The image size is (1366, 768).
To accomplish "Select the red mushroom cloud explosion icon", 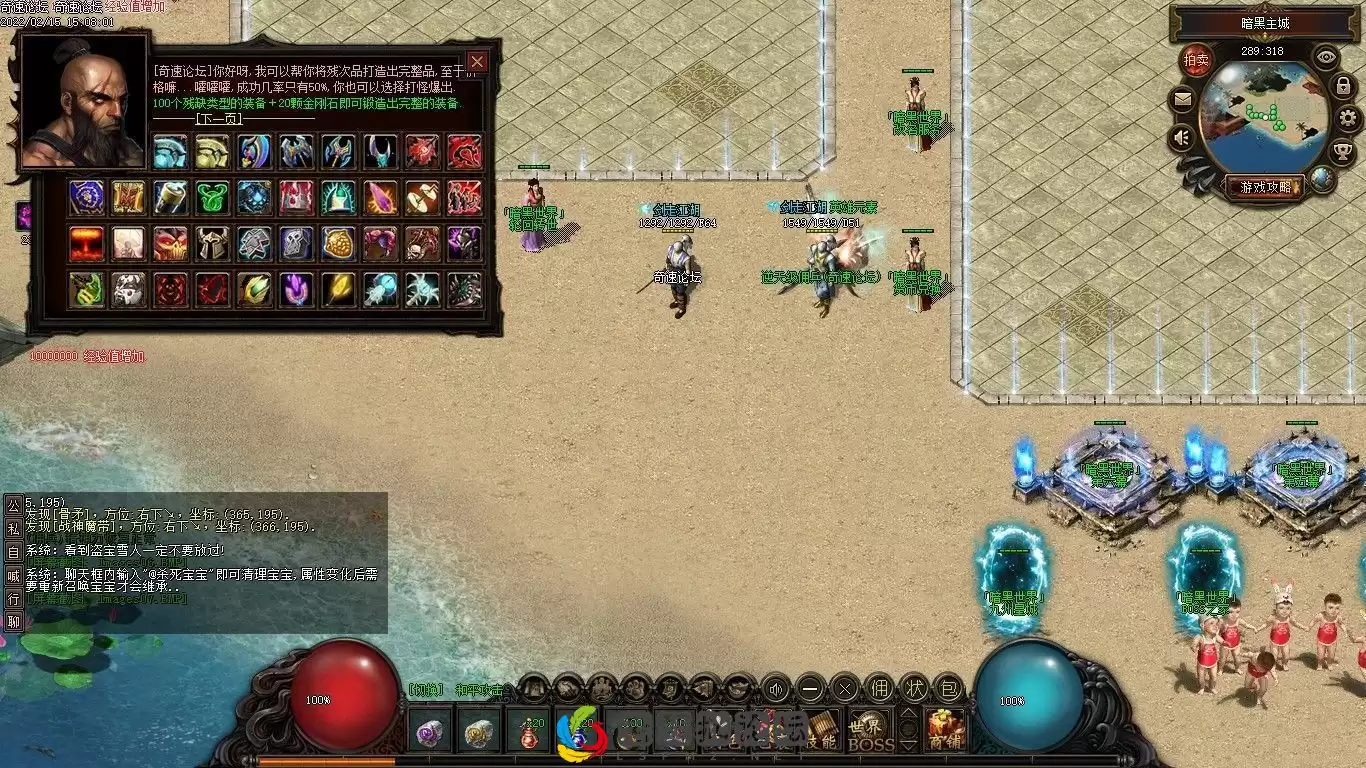I will (87, 243).
